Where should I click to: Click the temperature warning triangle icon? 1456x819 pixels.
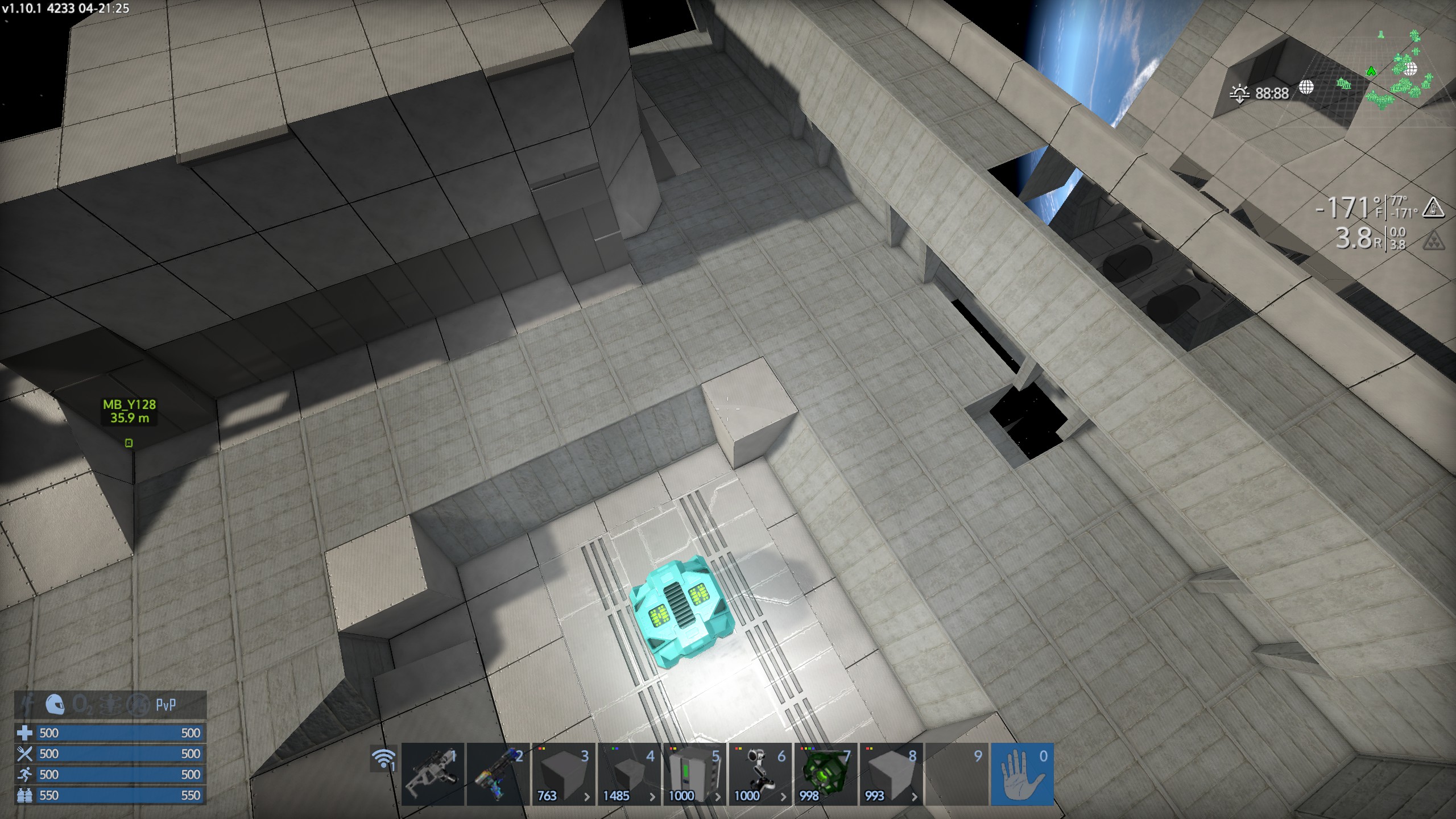tap(1433, 208)
